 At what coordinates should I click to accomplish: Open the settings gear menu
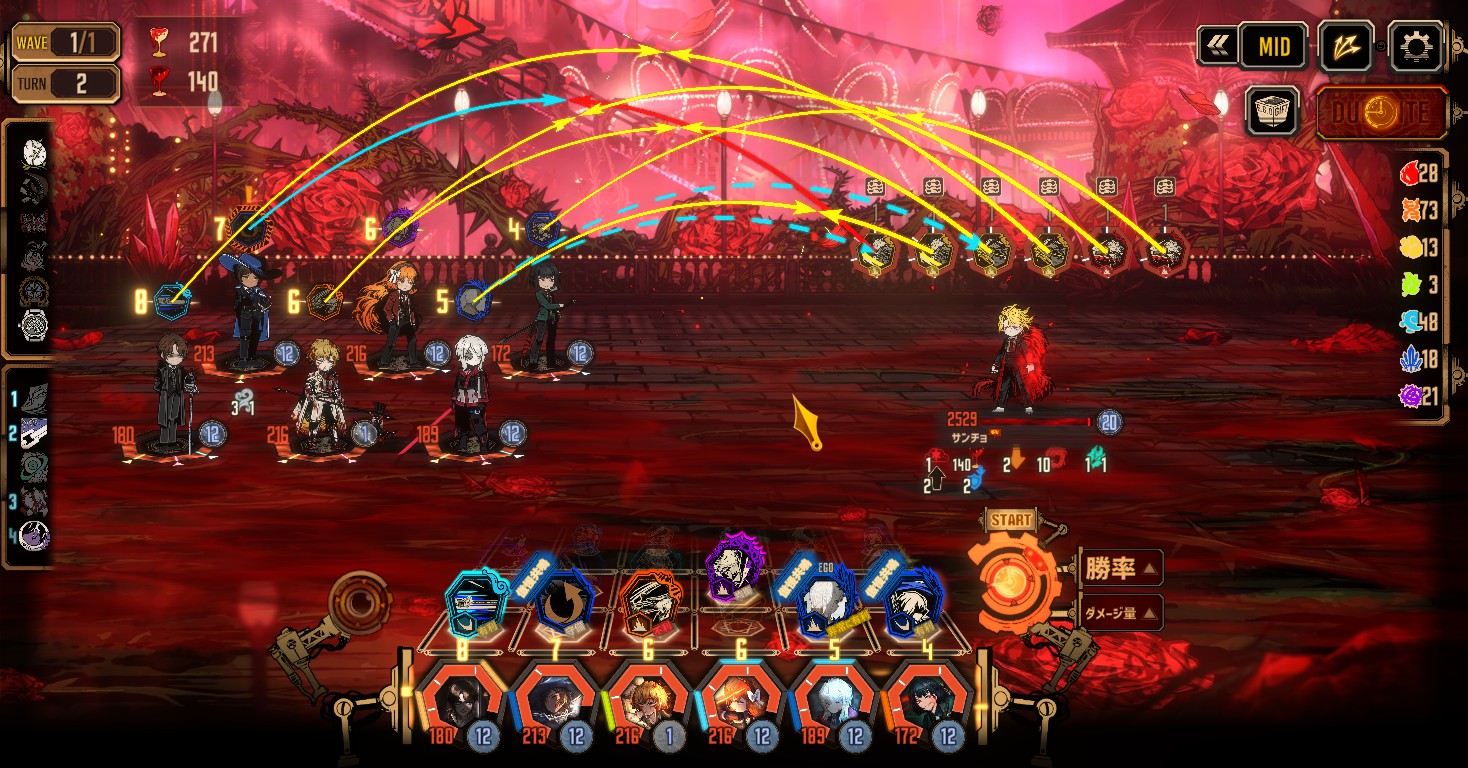(1418, 46)
